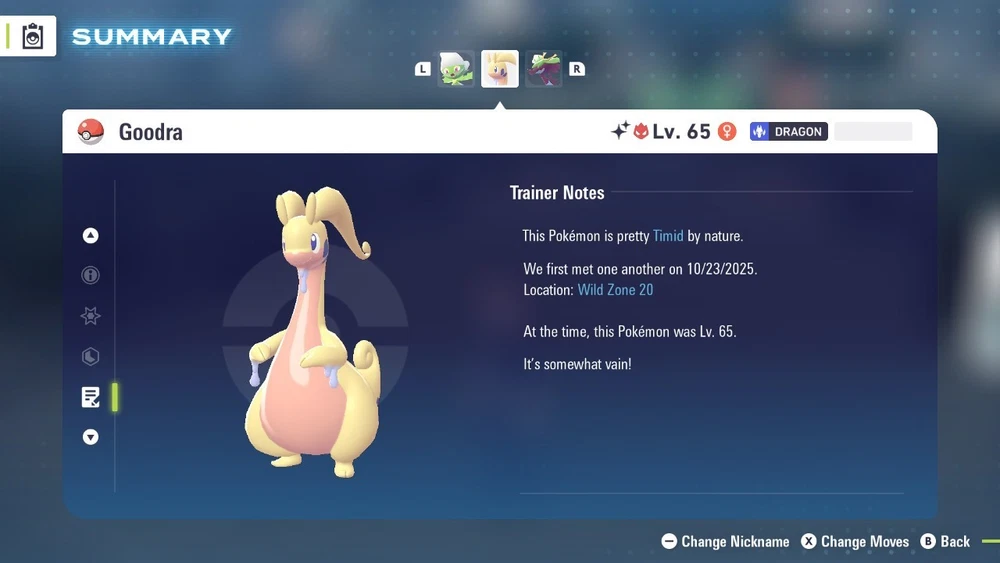Click the down arrow below summary tabs

91,437
